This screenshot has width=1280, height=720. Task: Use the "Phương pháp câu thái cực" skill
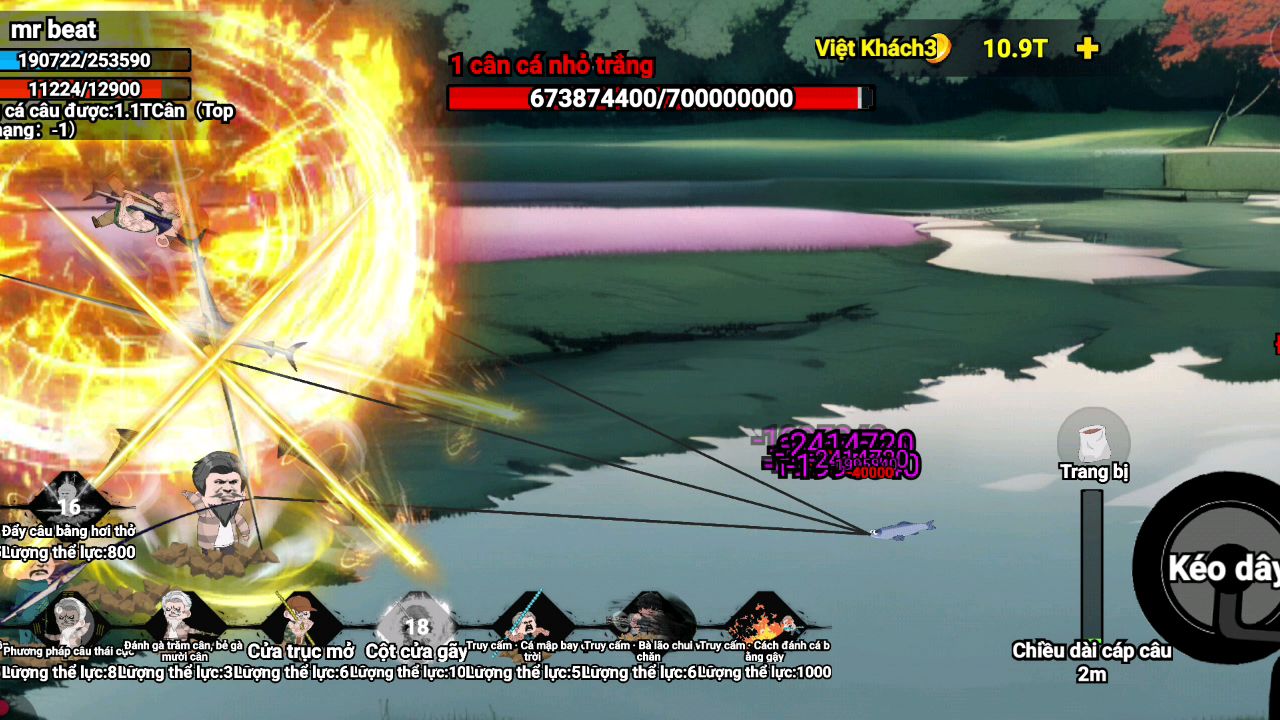click(x=70, y=620)
